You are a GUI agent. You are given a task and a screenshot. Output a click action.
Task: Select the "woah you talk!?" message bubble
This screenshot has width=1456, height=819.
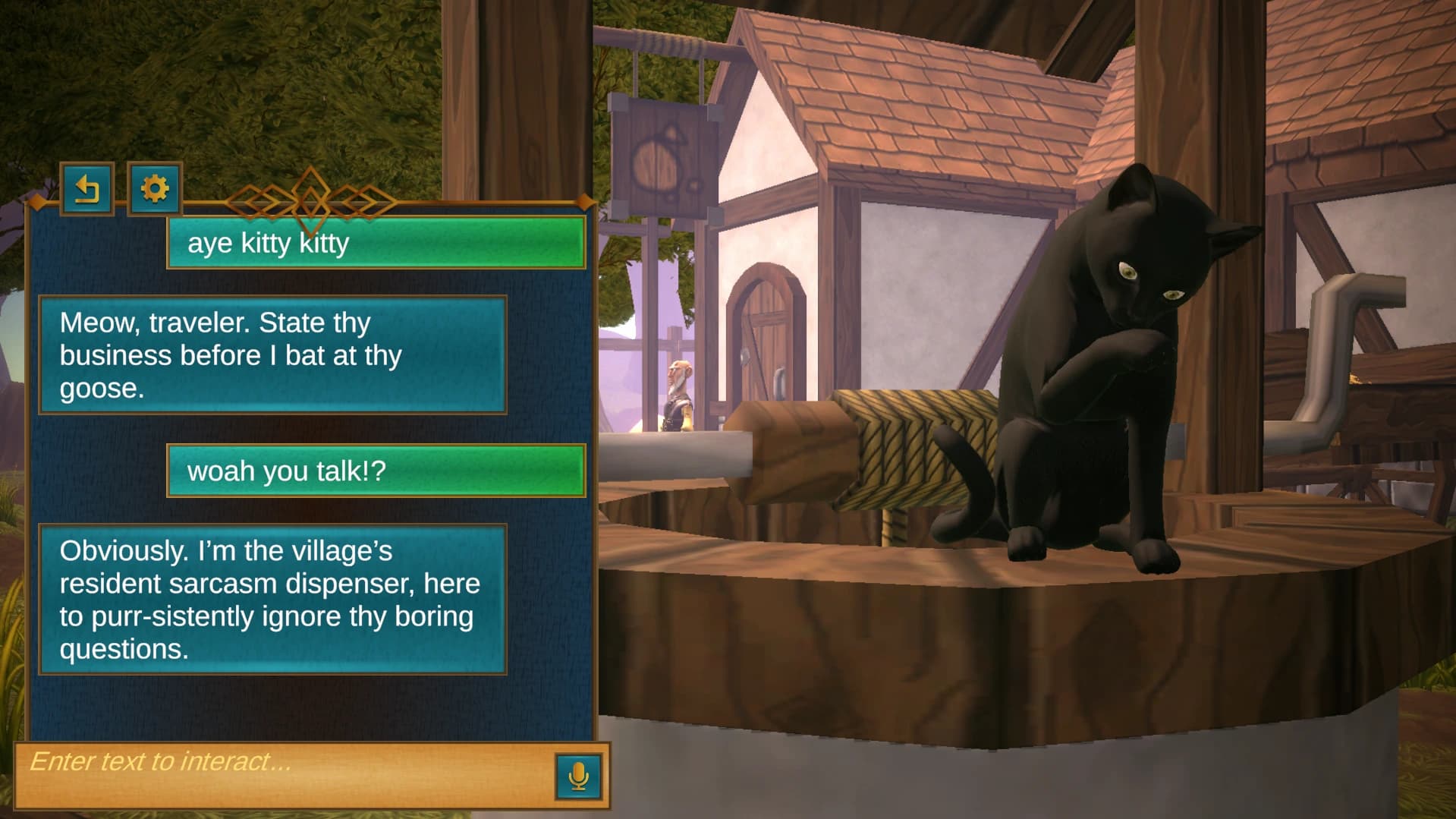[376, 471]
